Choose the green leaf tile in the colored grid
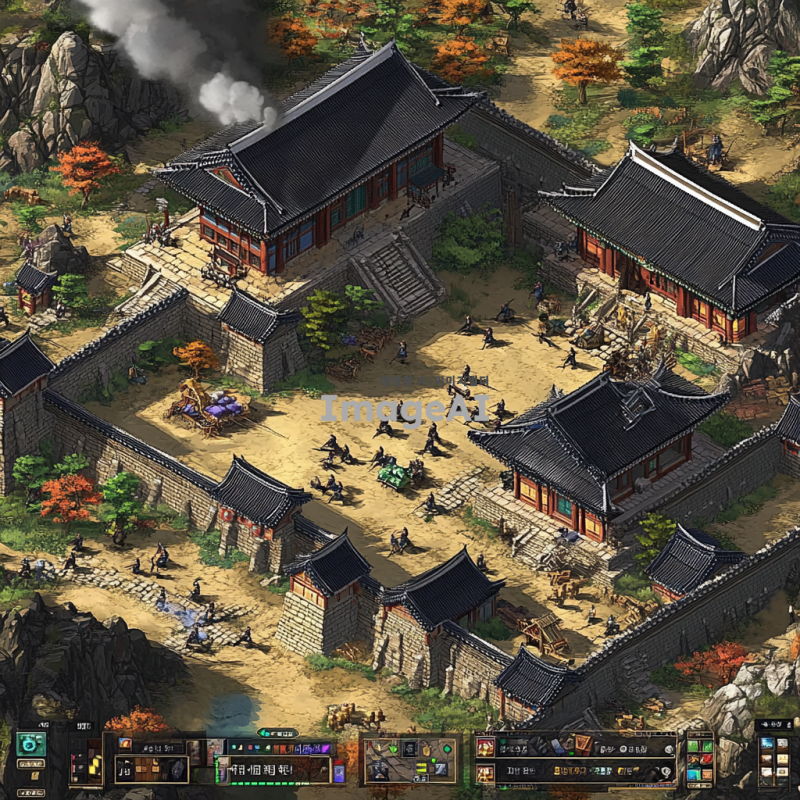The width and height of the screenshot is (800, 800). [x=693, y=746]
